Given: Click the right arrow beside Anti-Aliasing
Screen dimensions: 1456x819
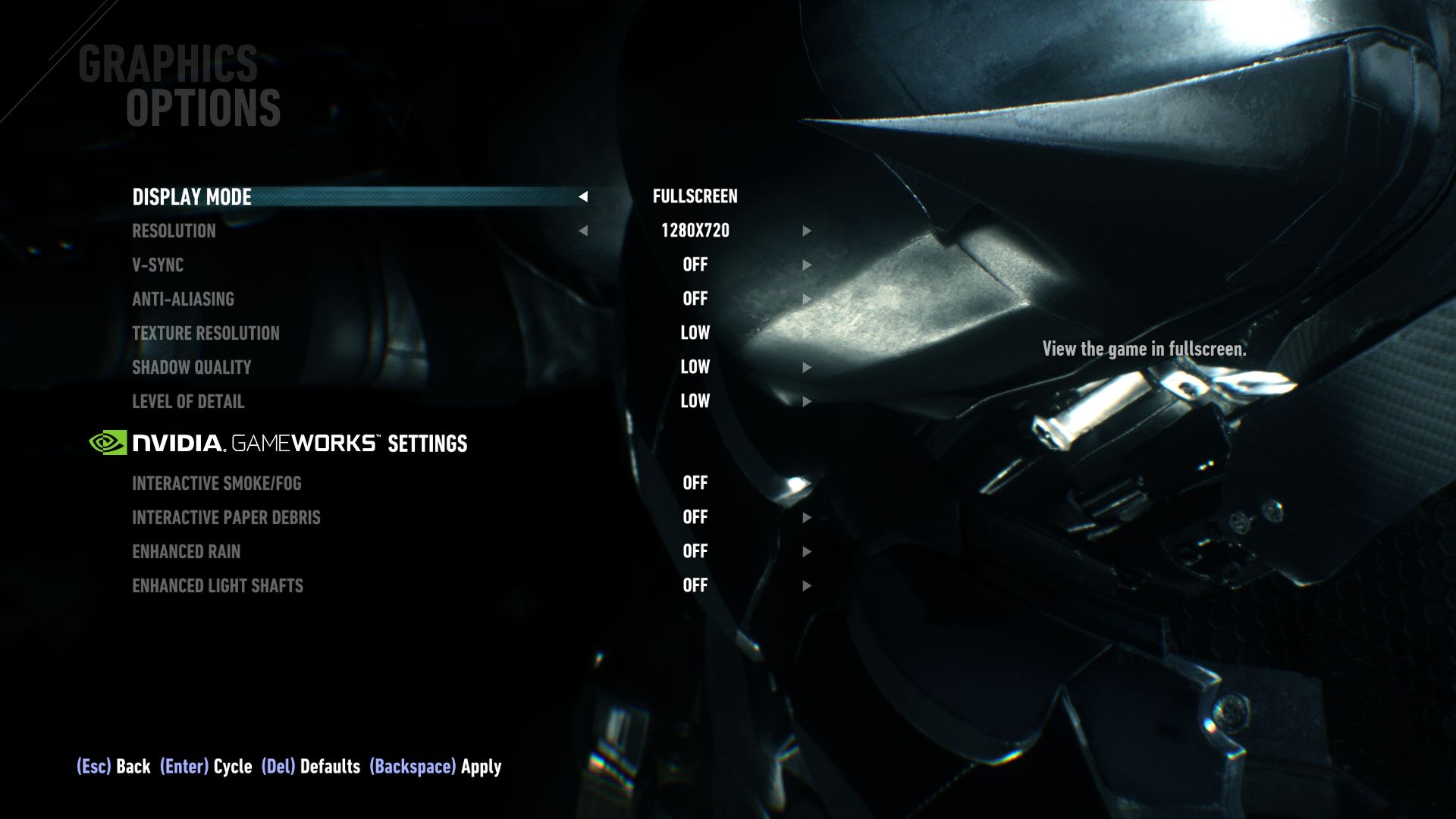Looking at the screenshot, I should [807, 299].
